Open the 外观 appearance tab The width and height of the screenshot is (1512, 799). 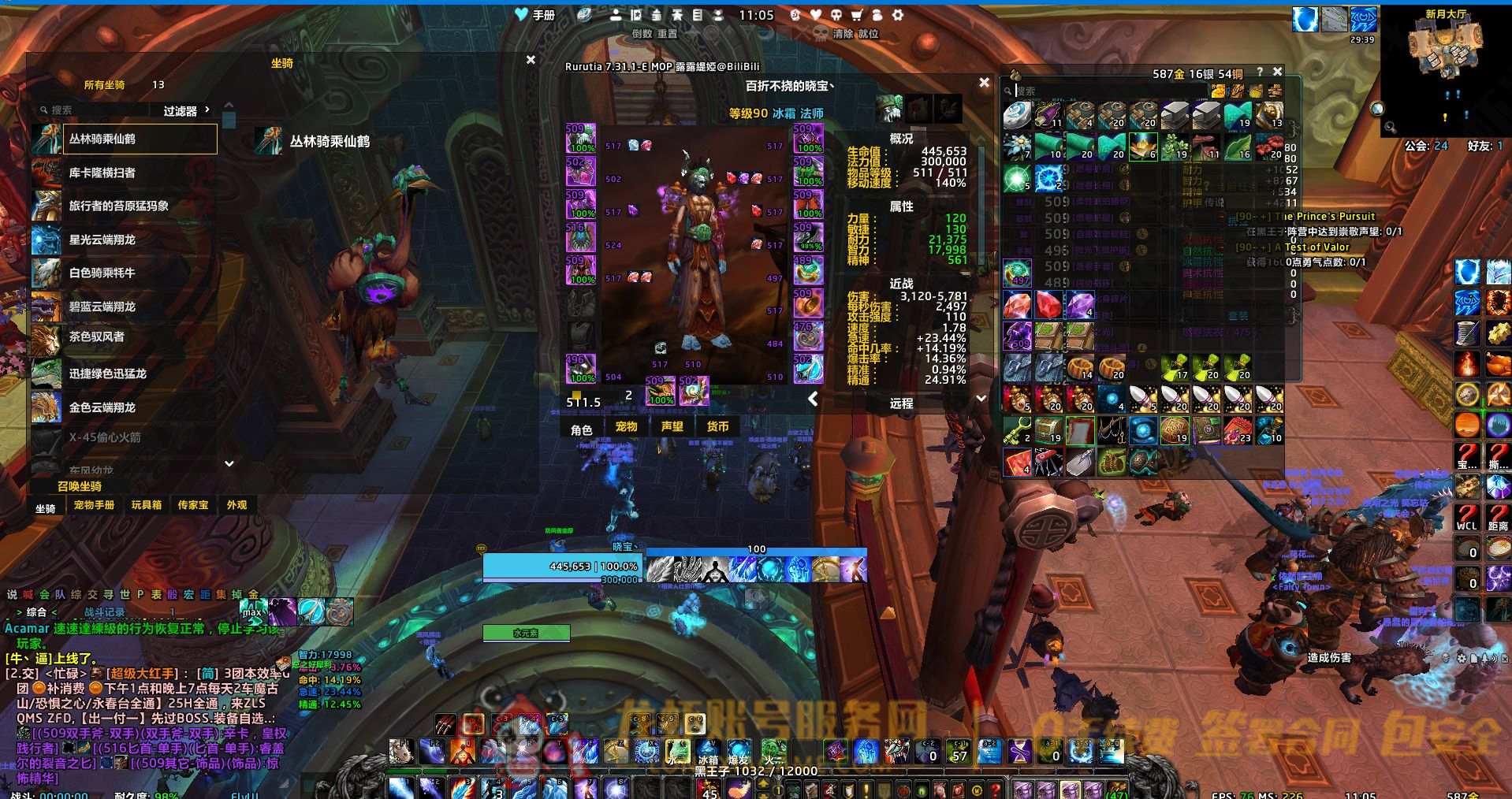point(236,505)
